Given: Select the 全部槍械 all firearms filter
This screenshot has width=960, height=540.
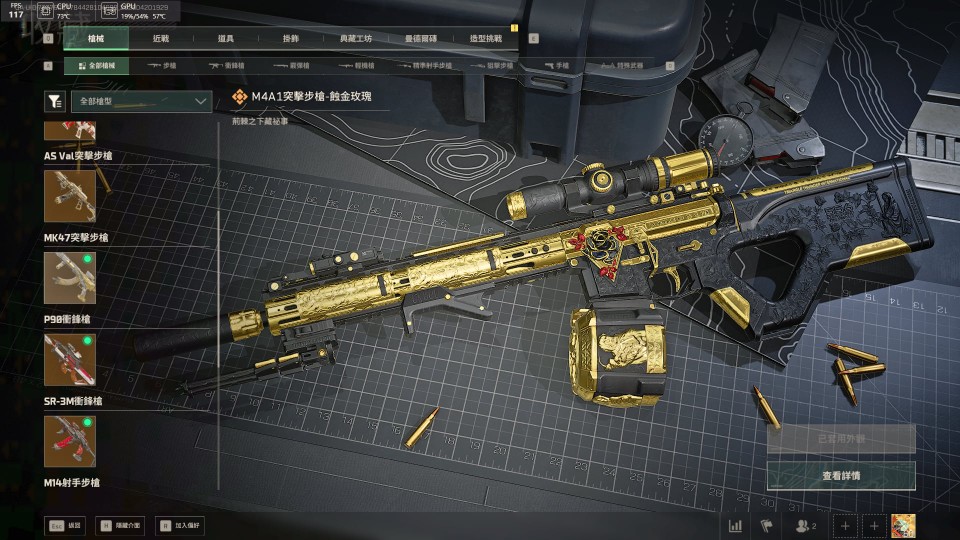Looking at the screenshot, I should 96,66.
